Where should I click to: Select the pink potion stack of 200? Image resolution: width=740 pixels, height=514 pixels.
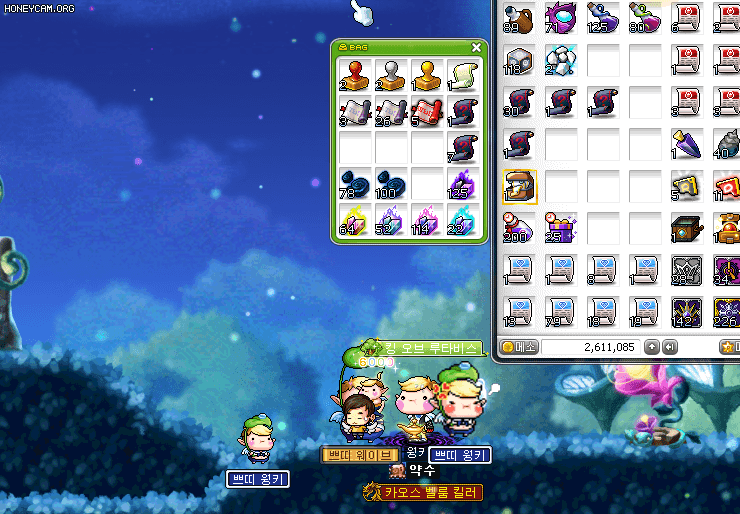pyautogui.click(x=520, y=229)
